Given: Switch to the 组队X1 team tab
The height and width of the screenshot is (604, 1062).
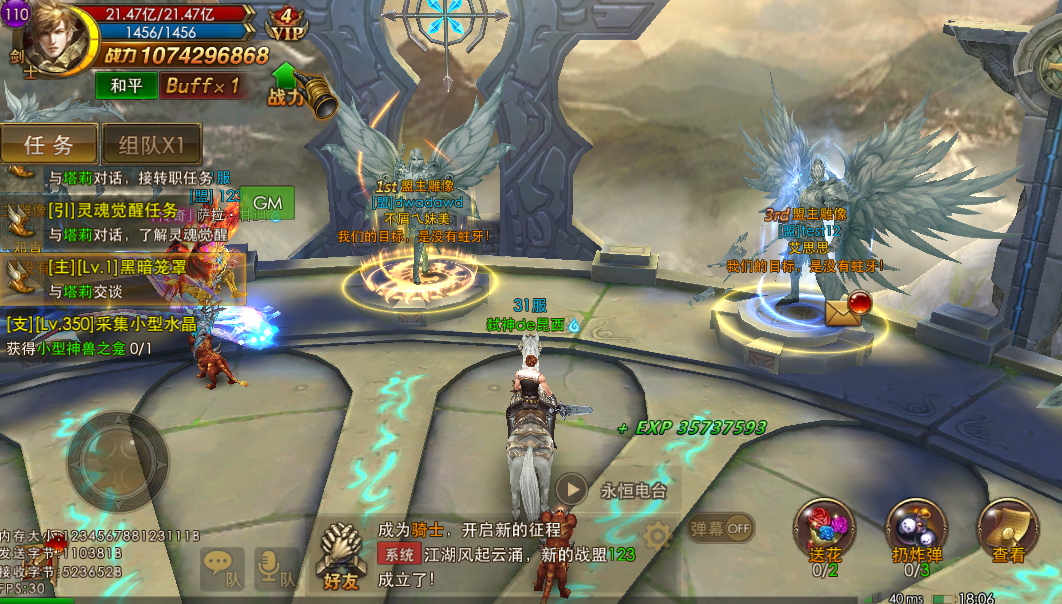Looking at the screenshot, I should 152,144.
